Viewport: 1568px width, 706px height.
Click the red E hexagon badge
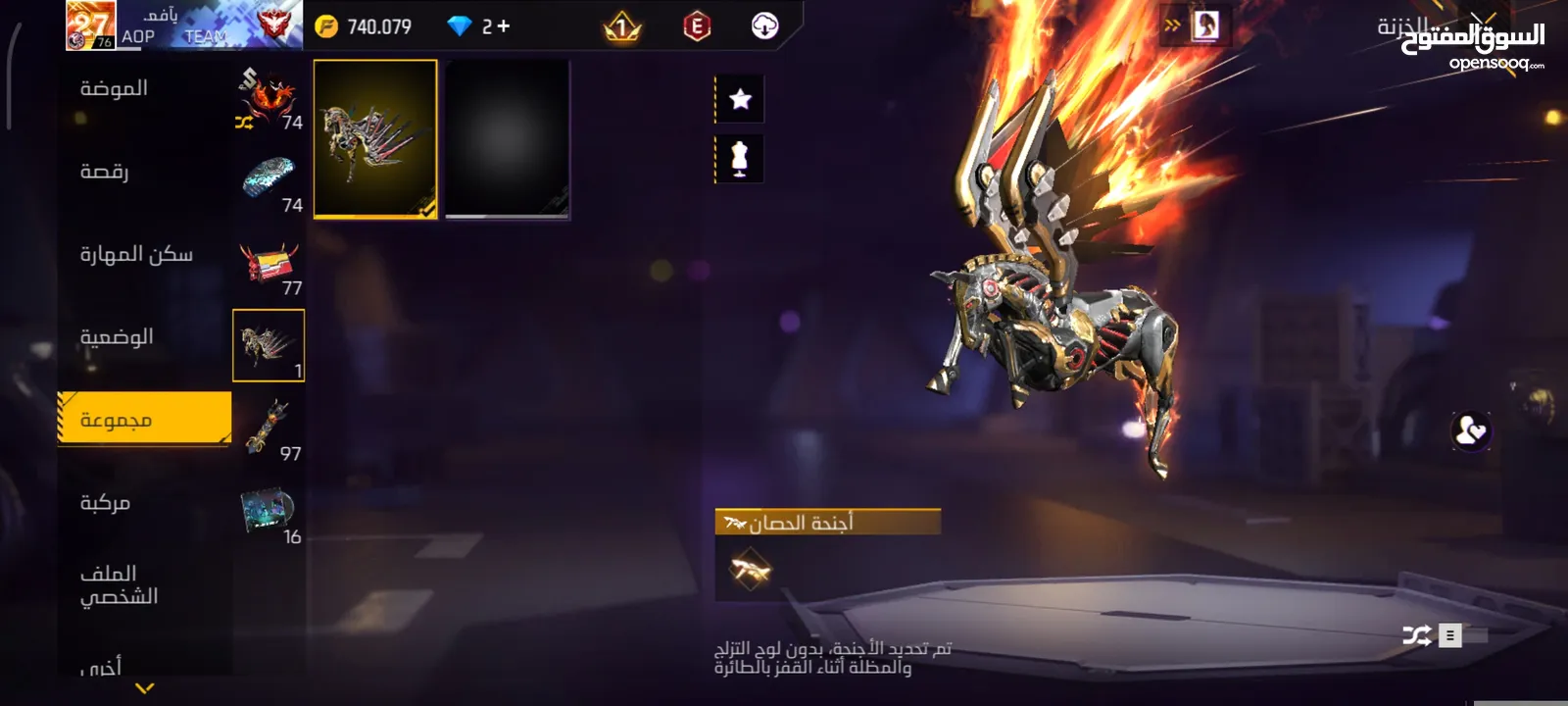point(696,26)
